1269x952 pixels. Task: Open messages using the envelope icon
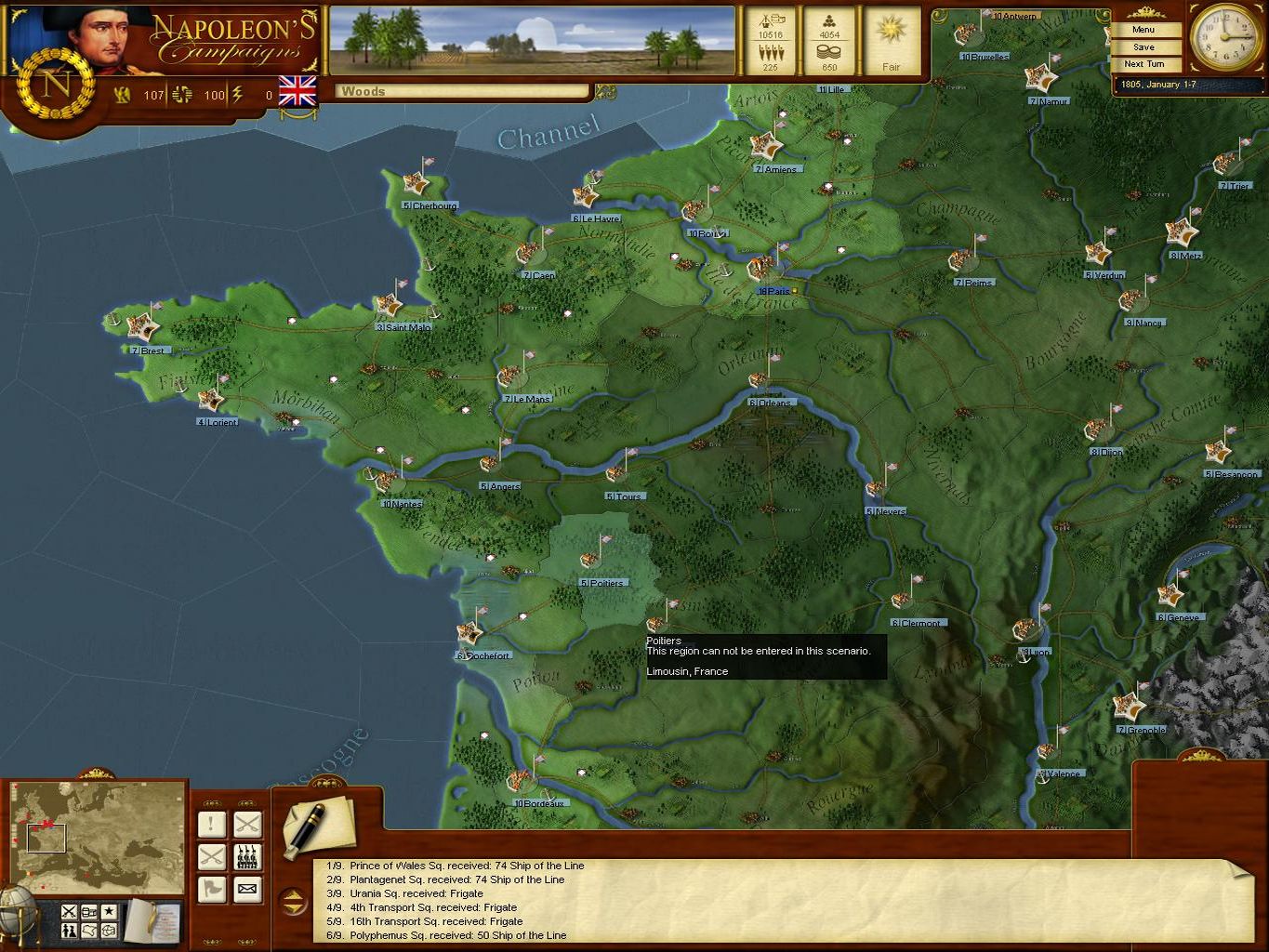tap(247, 890)
